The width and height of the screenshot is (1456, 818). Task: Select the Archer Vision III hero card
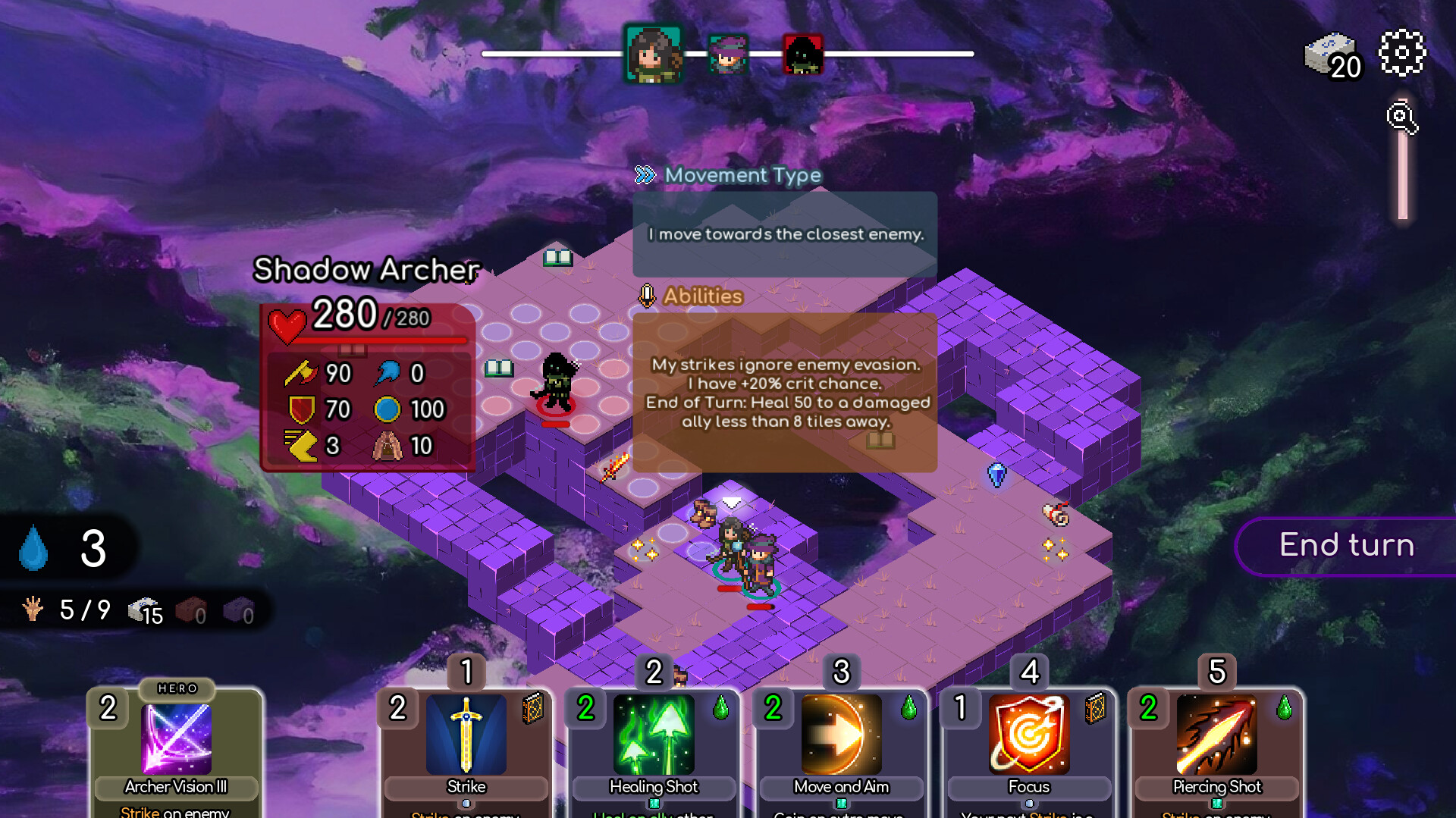[x=176, y=739]
